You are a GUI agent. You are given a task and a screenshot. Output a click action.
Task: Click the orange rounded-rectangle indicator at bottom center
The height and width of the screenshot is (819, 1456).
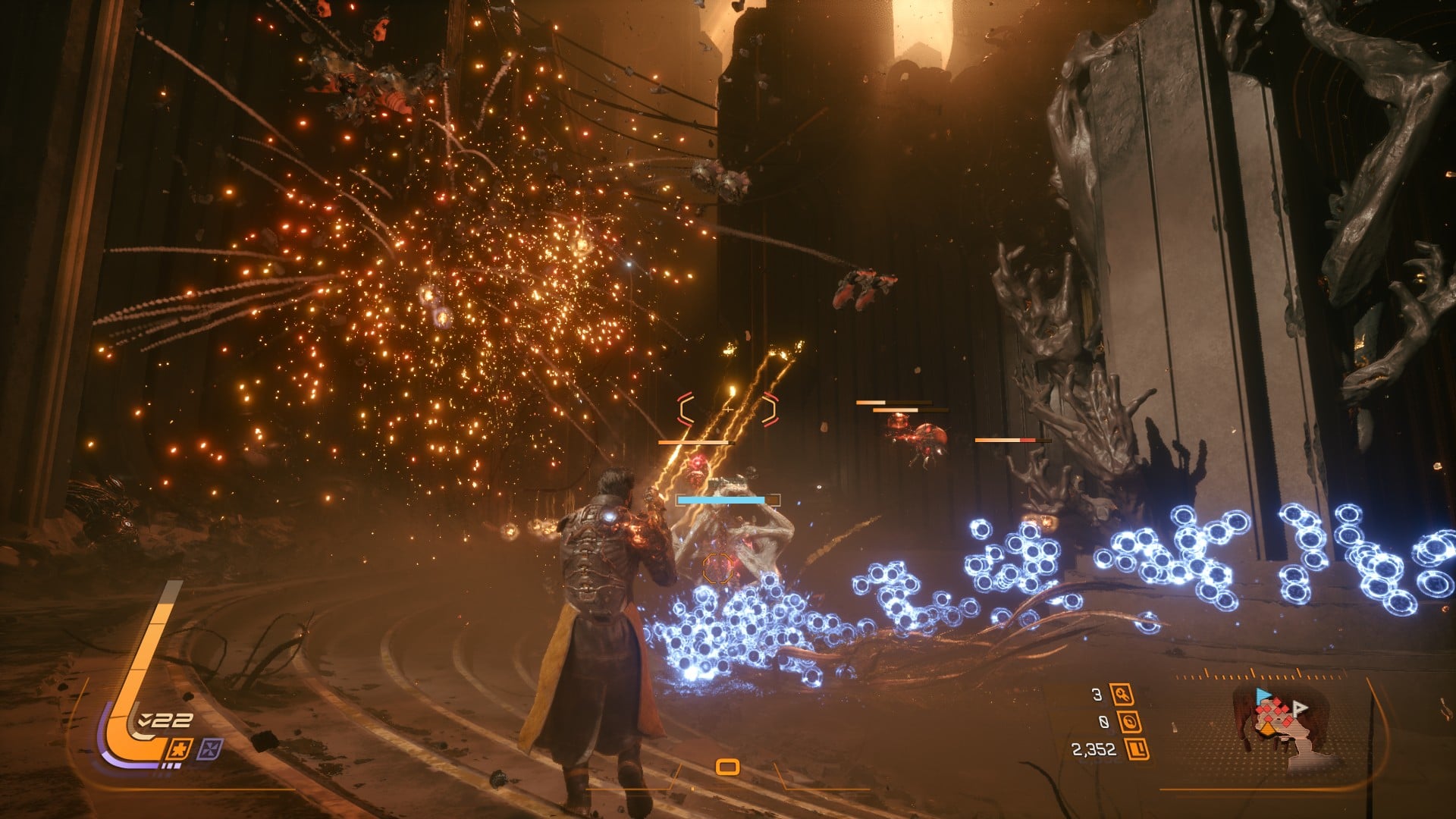click(x=727, y=767)
